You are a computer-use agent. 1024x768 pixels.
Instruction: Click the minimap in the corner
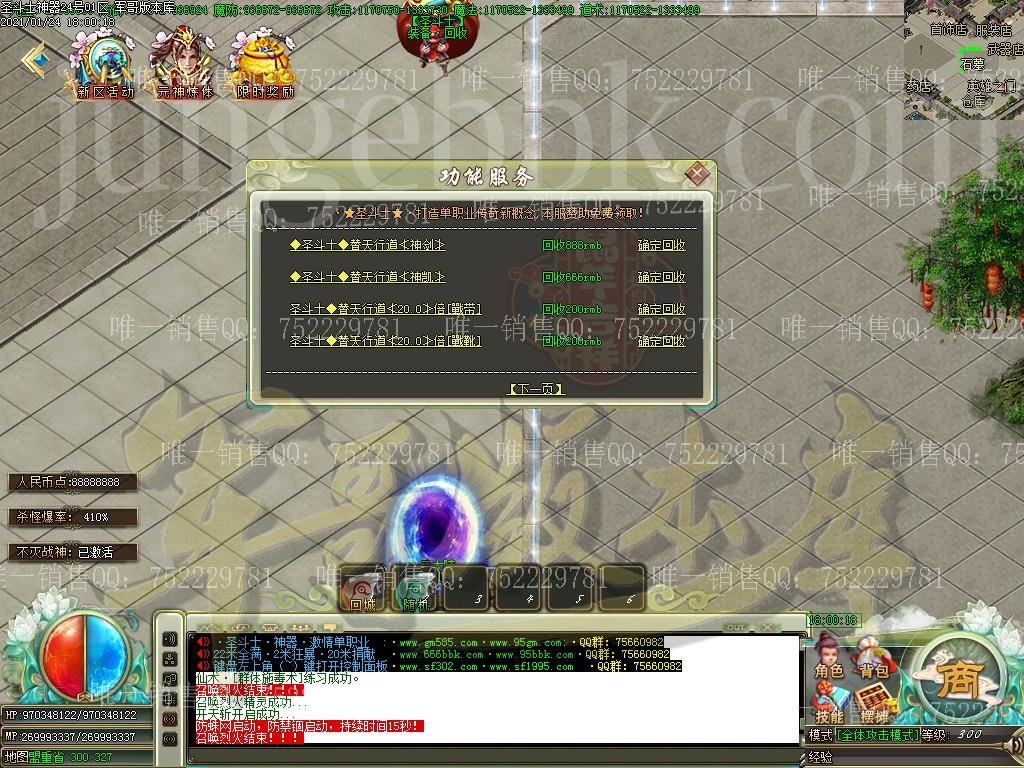click(x=965, y=58)
